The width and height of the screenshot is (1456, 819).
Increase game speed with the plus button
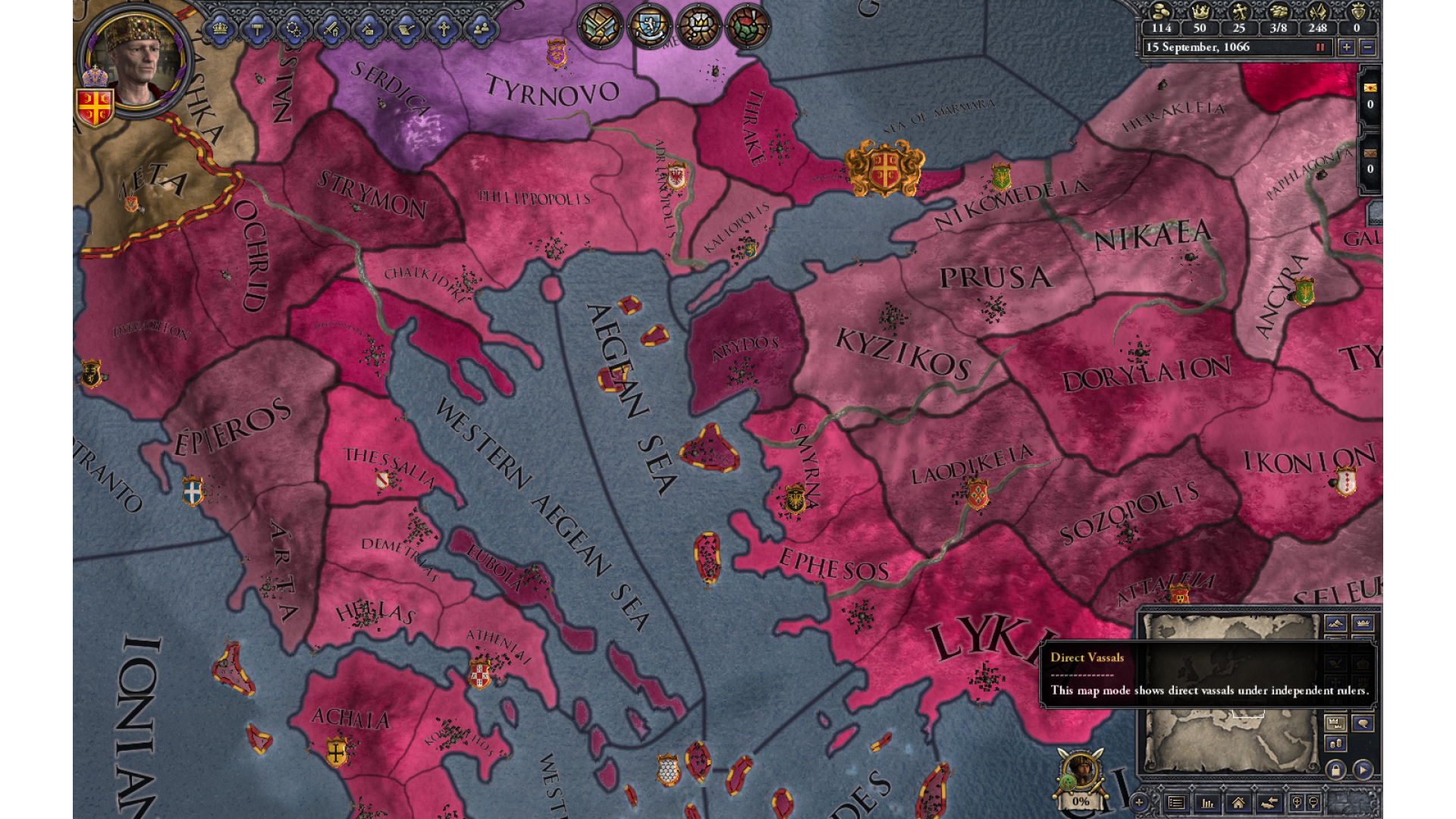[1346, 47]
